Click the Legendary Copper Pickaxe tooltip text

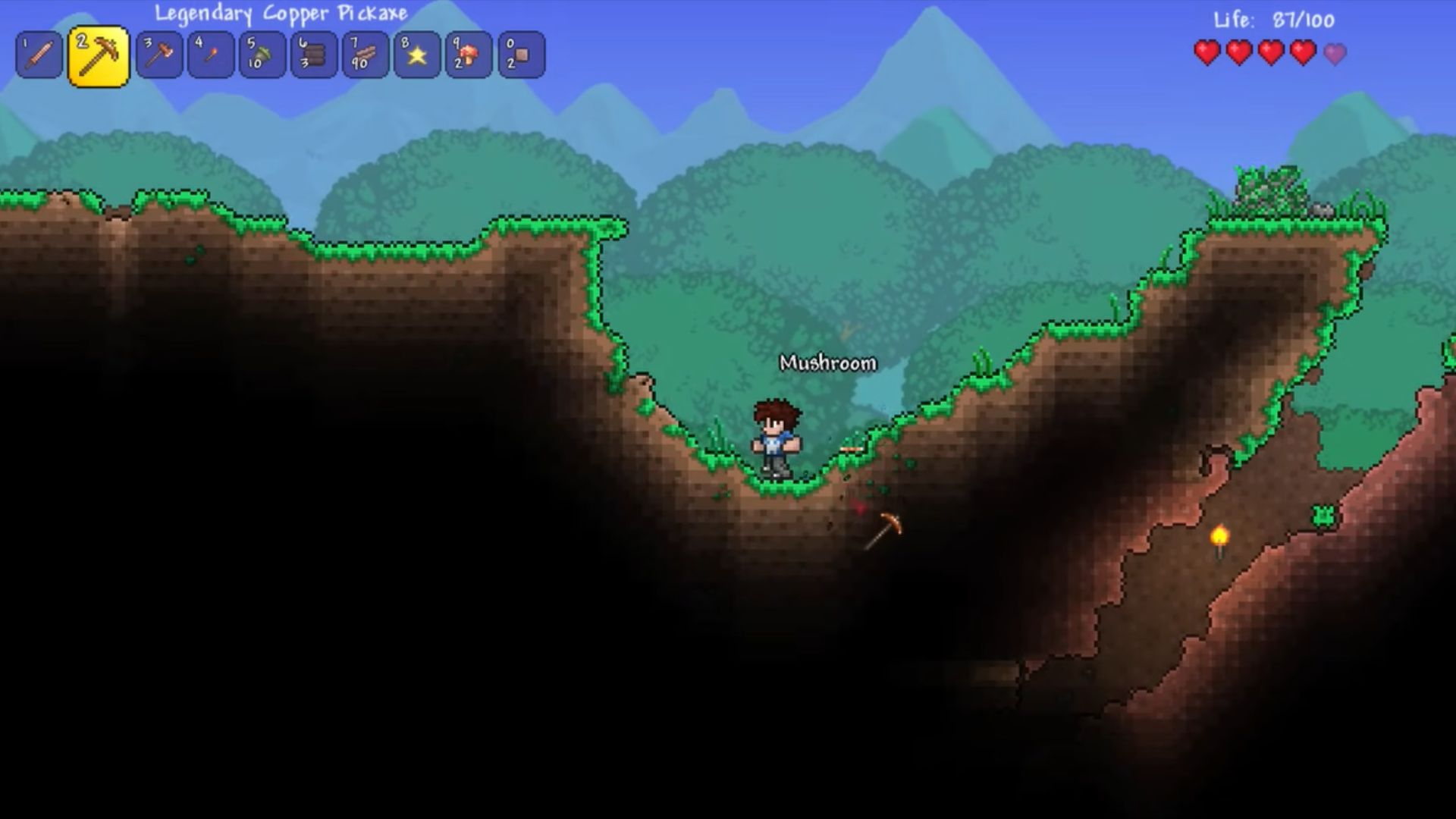(x=281, y=13)
